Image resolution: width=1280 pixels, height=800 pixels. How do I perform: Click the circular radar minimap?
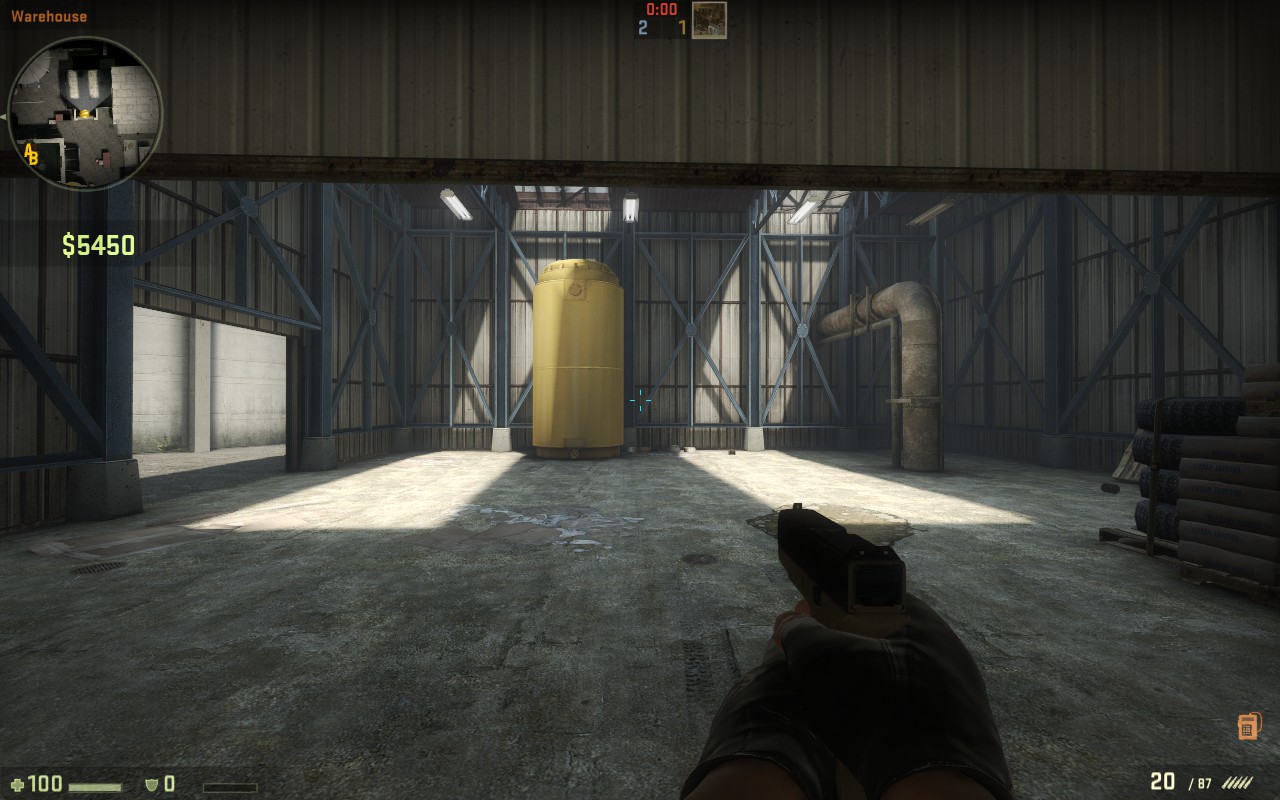click(85, 113)
